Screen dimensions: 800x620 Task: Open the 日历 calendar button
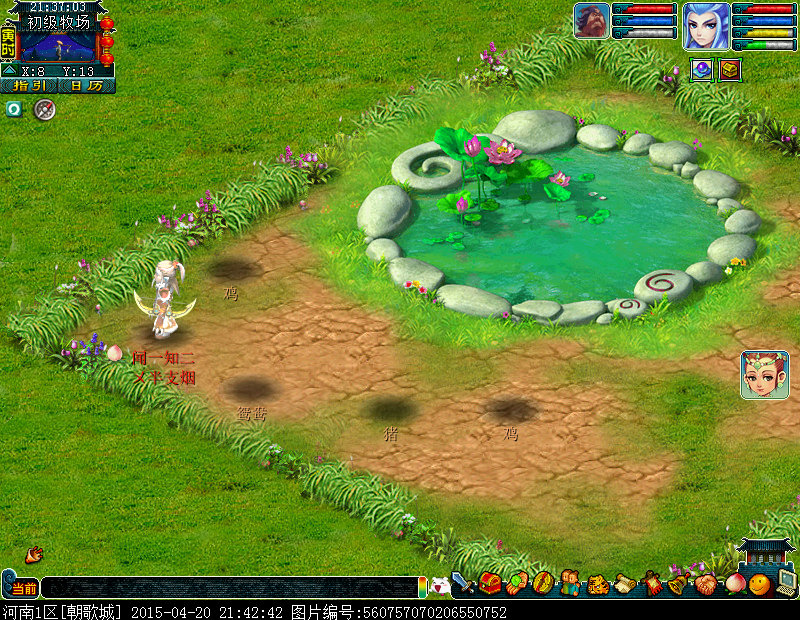88,86
